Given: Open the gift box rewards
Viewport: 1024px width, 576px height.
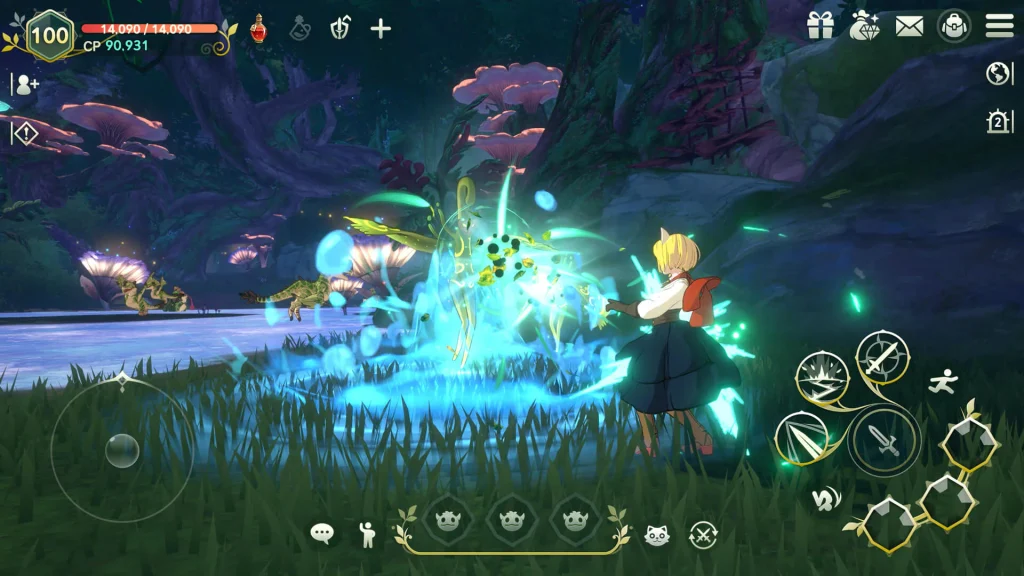Looking at the screenshot, I should tap(820, 27).
